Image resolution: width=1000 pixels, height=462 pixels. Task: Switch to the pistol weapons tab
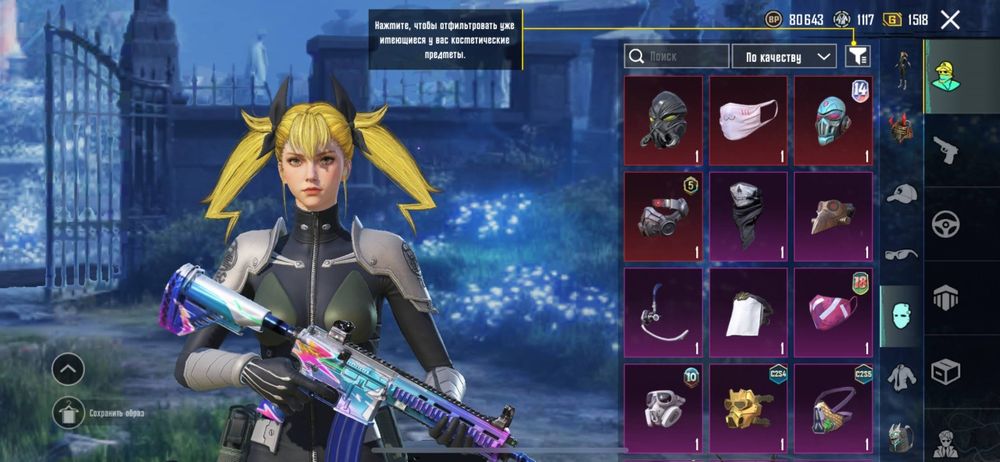945,150
